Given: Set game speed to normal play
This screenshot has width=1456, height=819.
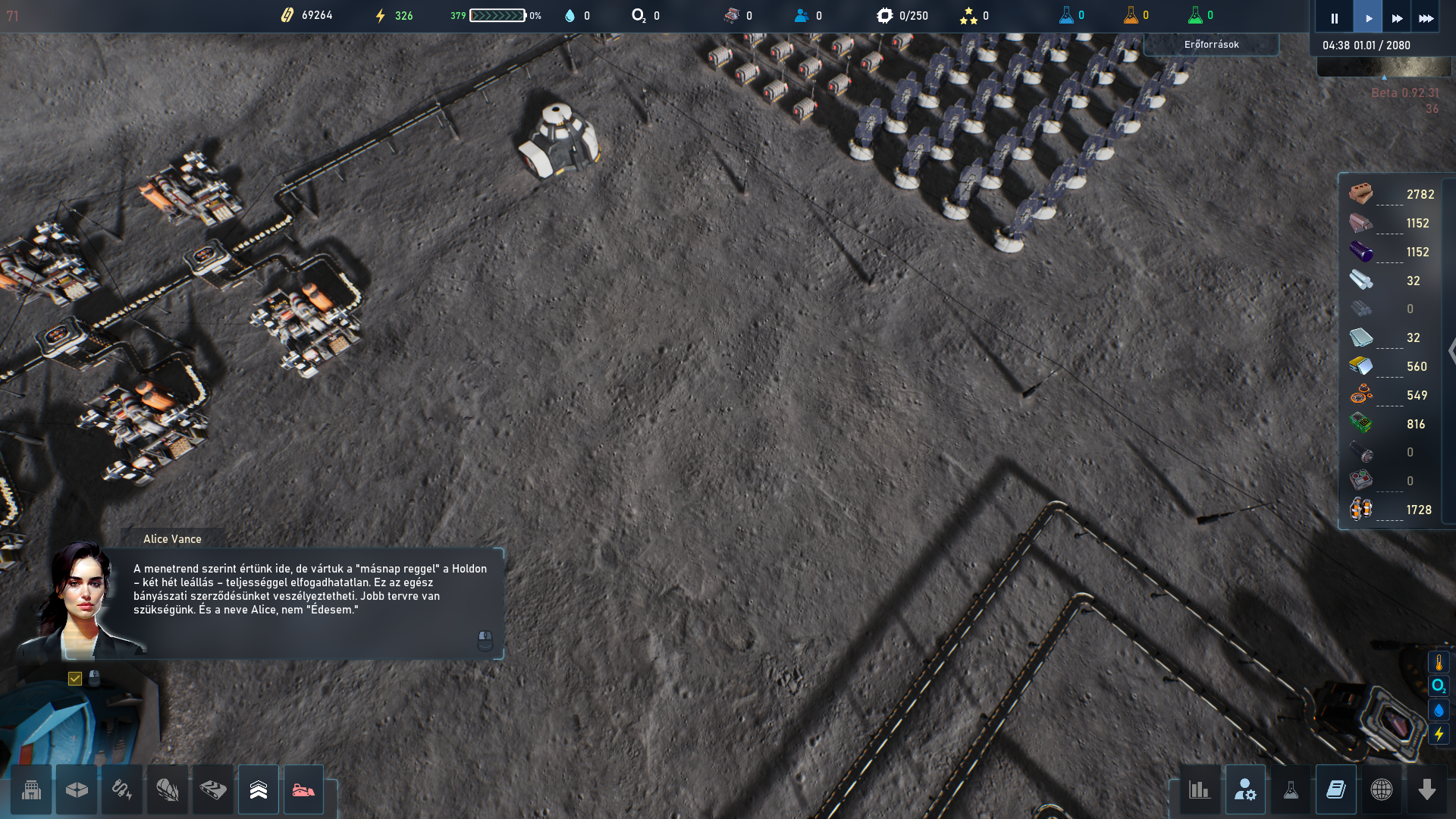Looking at the screenshot, I should tap(1368, 18).
